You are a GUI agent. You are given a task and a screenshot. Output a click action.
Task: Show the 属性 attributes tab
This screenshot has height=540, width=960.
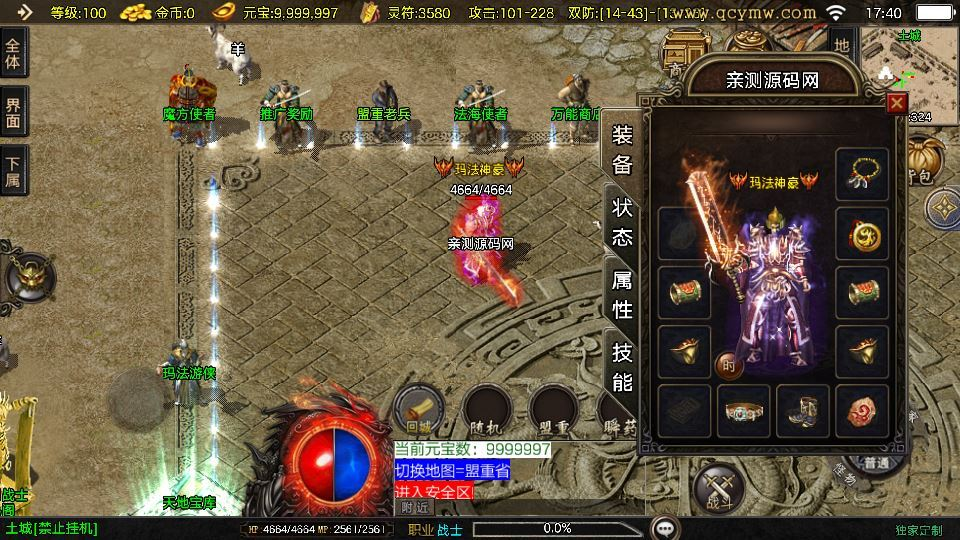click(x=621, y=294)
